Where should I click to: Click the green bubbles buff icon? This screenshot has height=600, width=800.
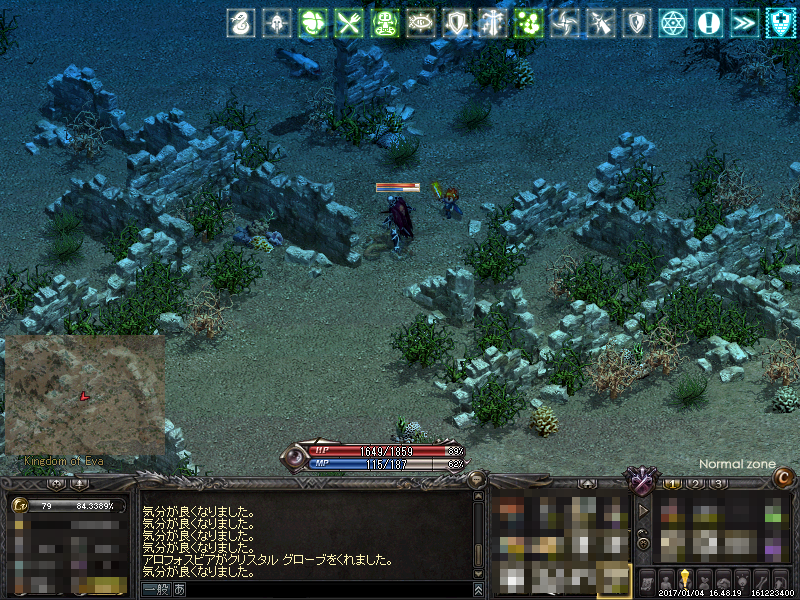coord(528,22)
